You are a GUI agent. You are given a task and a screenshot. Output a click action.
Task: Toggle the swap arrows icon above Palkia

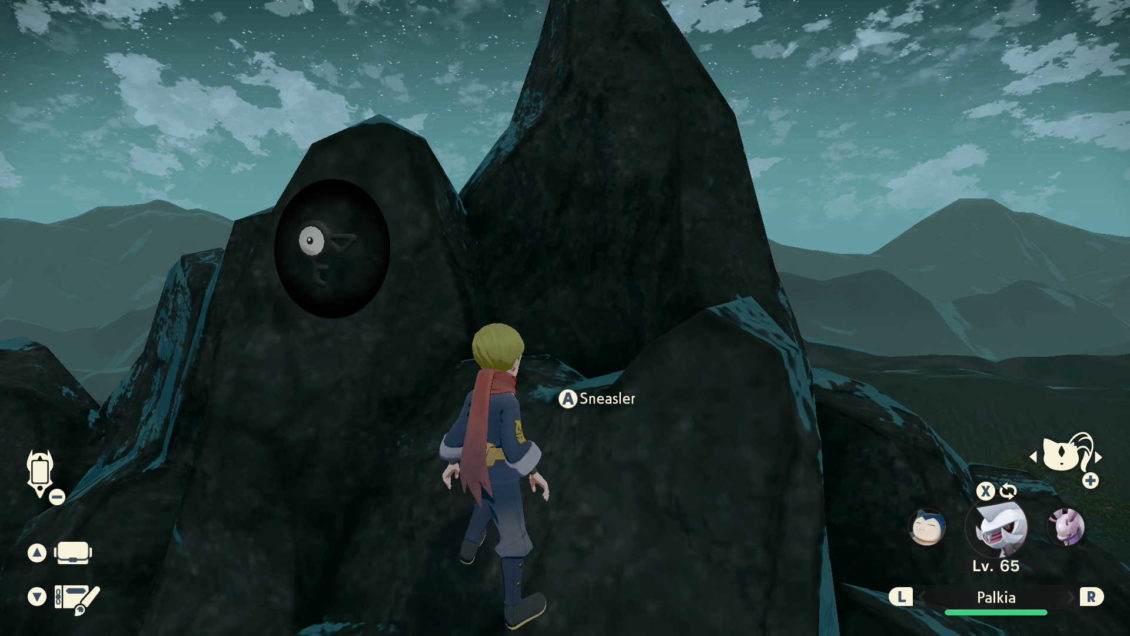pos(1007,491)
